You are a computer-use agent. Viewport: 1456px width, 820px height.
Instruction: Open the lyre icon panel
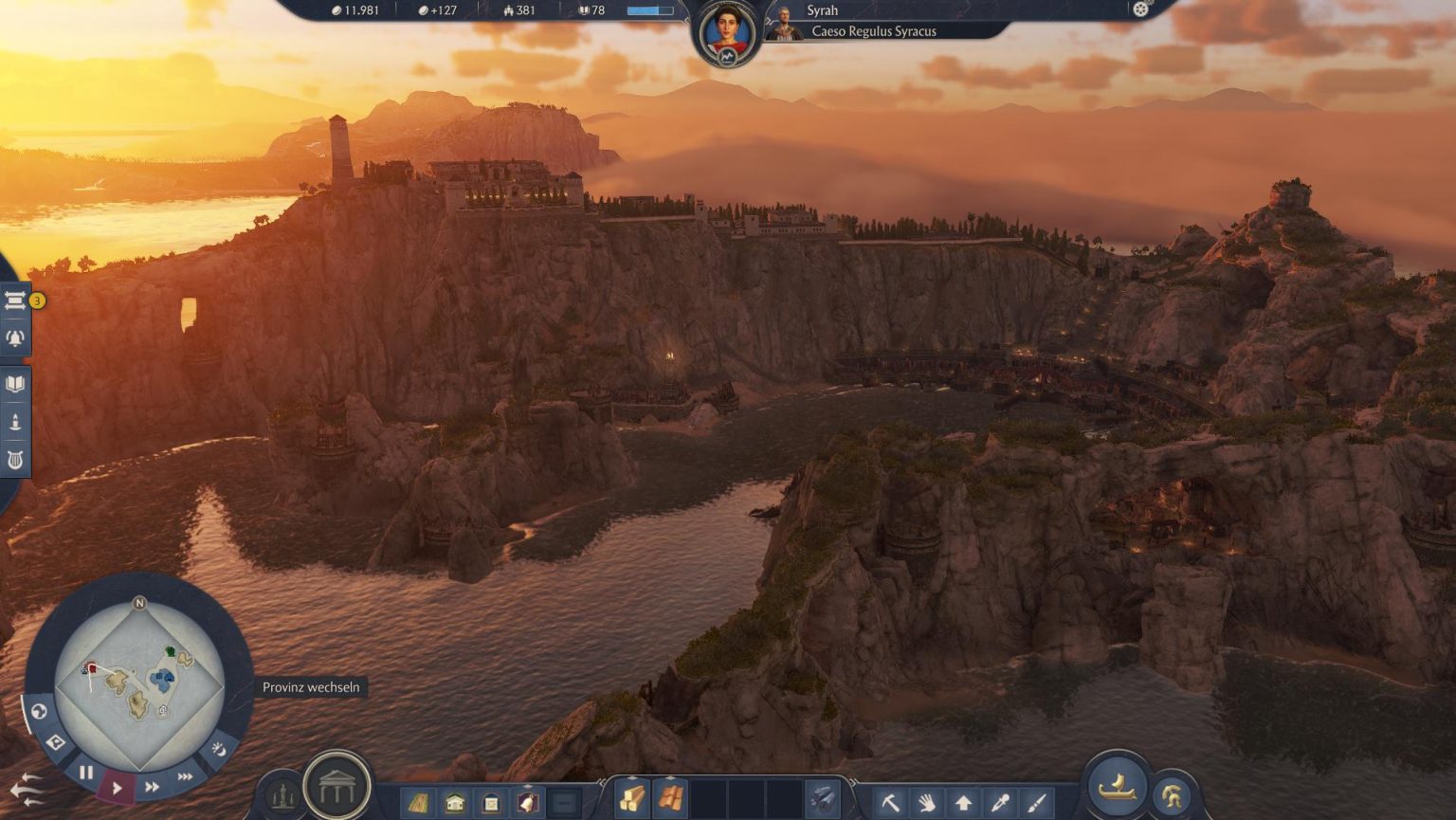(15, 461)
